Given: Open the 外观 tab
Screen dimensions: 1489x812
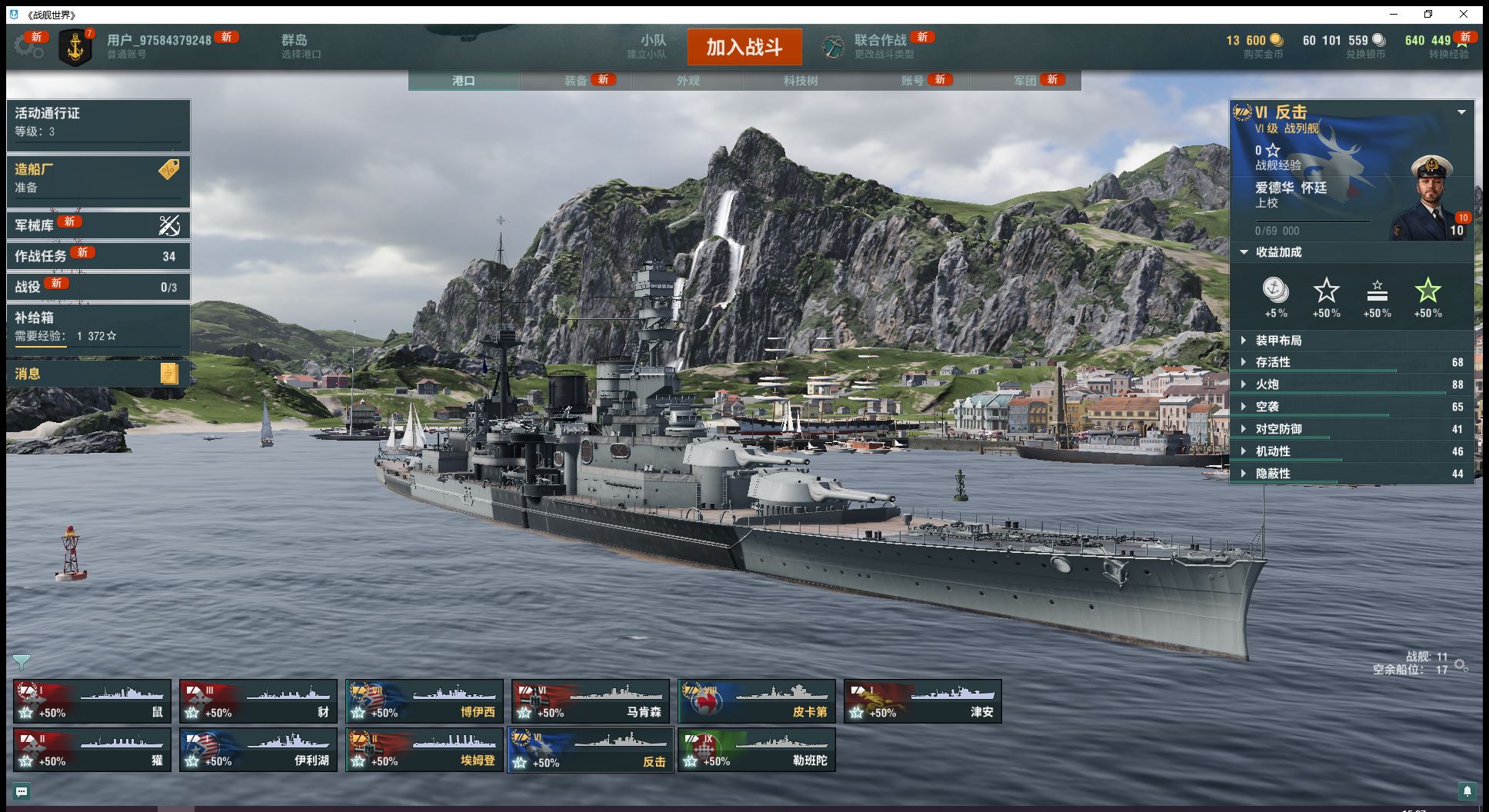Looking at the screenshot, I should pyautogui.click(x=688, y=81).
